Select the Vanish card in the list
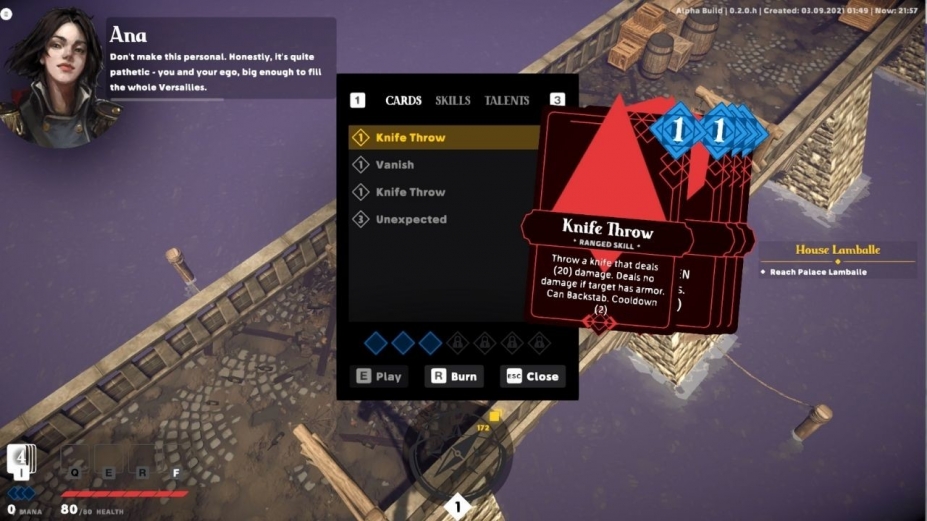 [x=395, y=164]
